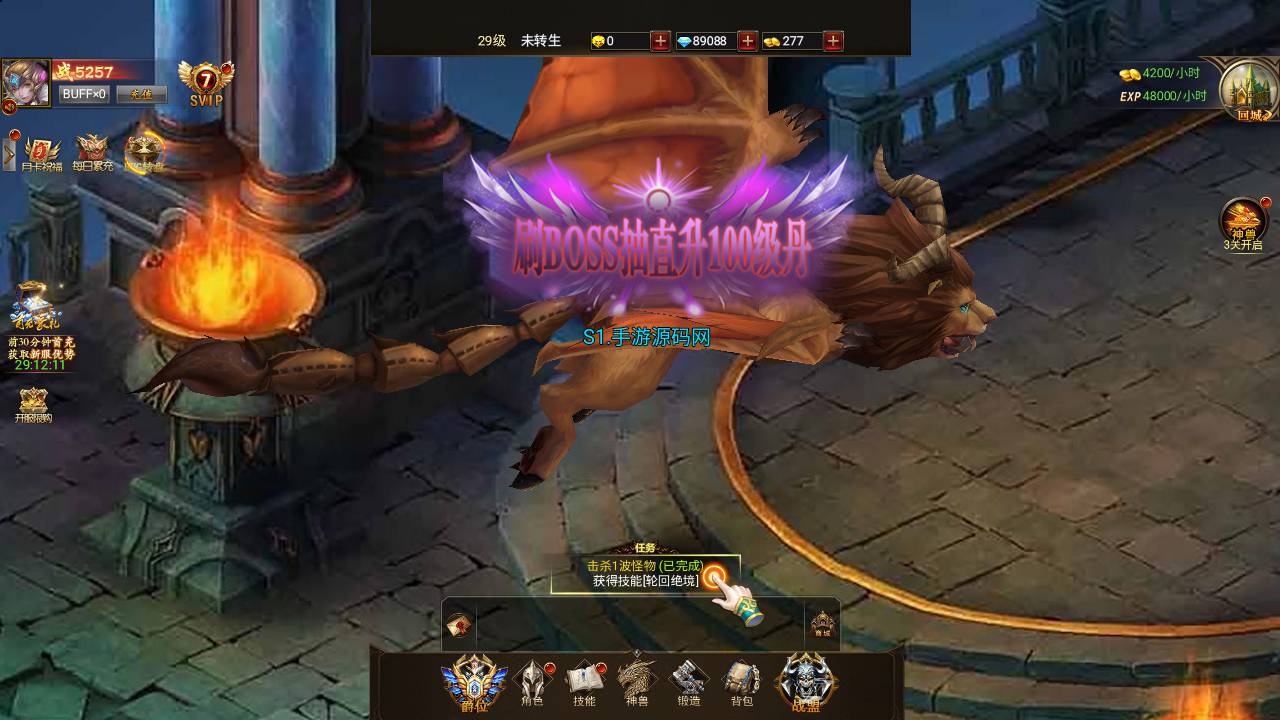Screen dimensions: 1280x720
Task: Open the 商城 shop icon
Action: [x=822, y=624]
